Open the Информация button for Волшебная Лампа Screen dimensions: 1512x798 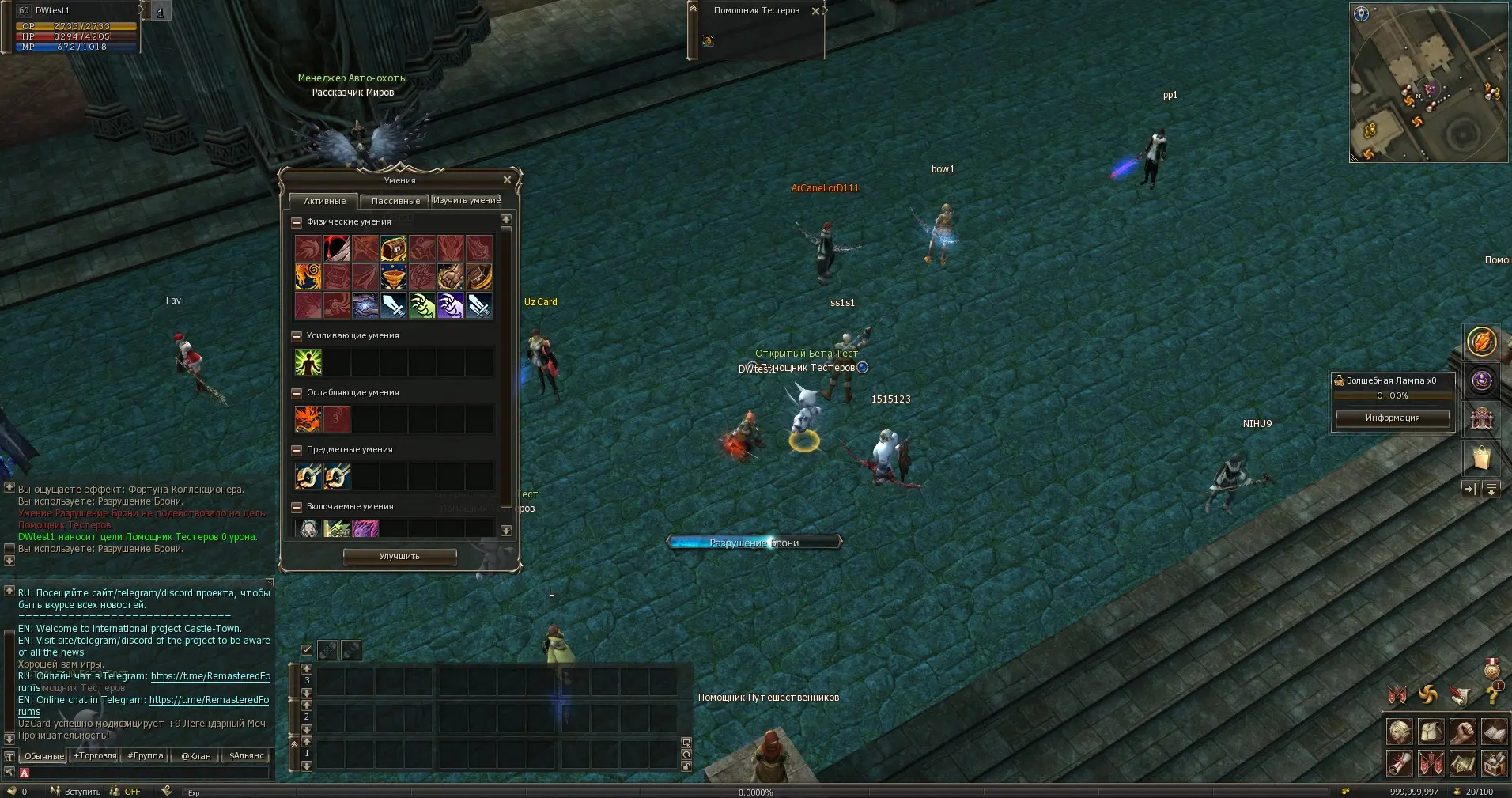pyautogui.click(x=1392, y=418)
